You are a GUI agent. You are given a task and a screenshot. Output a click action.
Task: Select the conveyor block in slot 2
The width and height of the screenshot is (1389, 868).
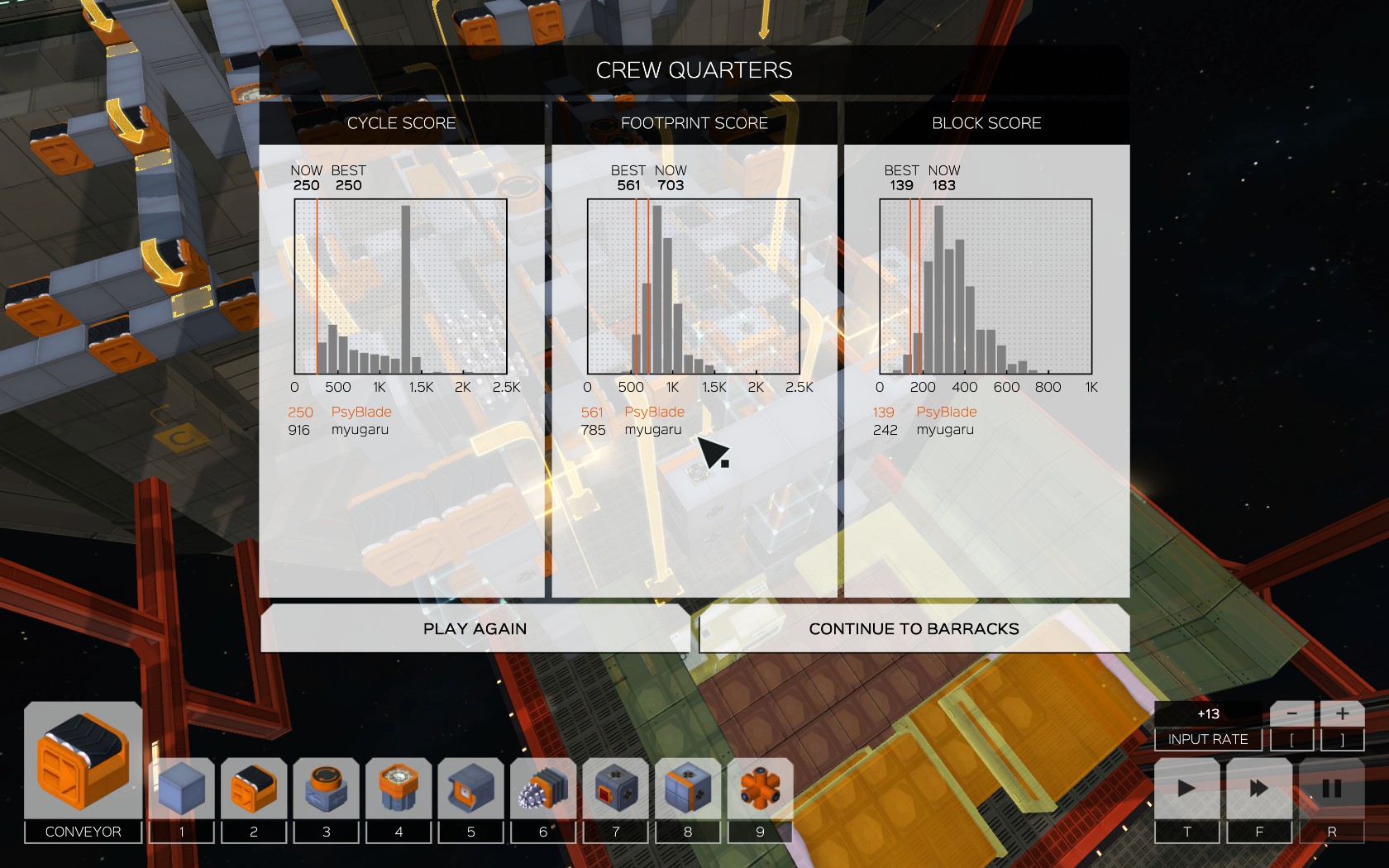pyautogui.click(x=254, y=788)
